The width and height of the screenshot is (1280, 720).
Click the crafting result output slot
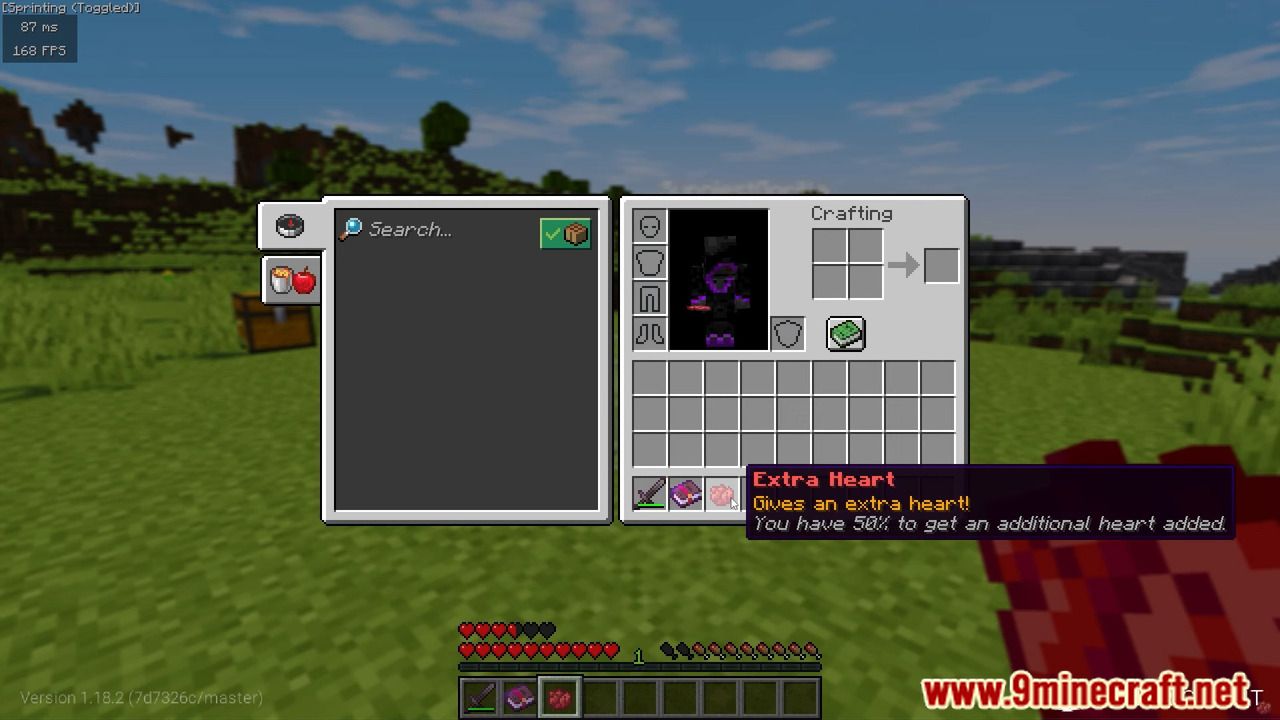[x=941, y=264]
